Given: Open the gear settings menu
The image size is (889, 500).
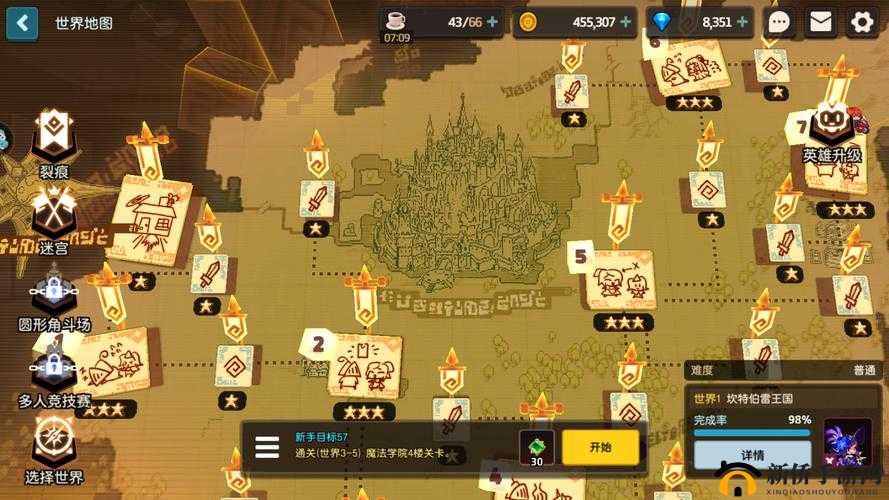Looking at the screenshot, I should pos(862,22).
